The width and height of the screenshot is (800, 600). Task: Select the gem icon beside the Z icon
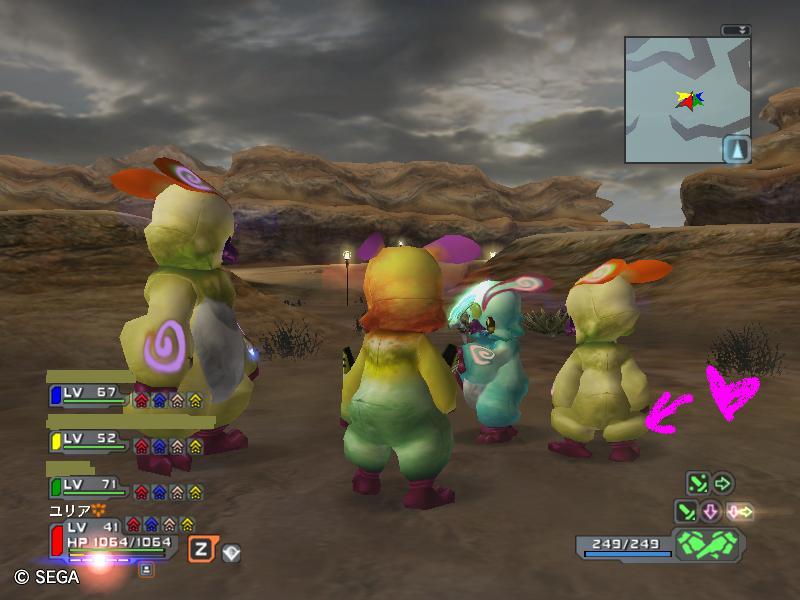click(x=230, y=551)
